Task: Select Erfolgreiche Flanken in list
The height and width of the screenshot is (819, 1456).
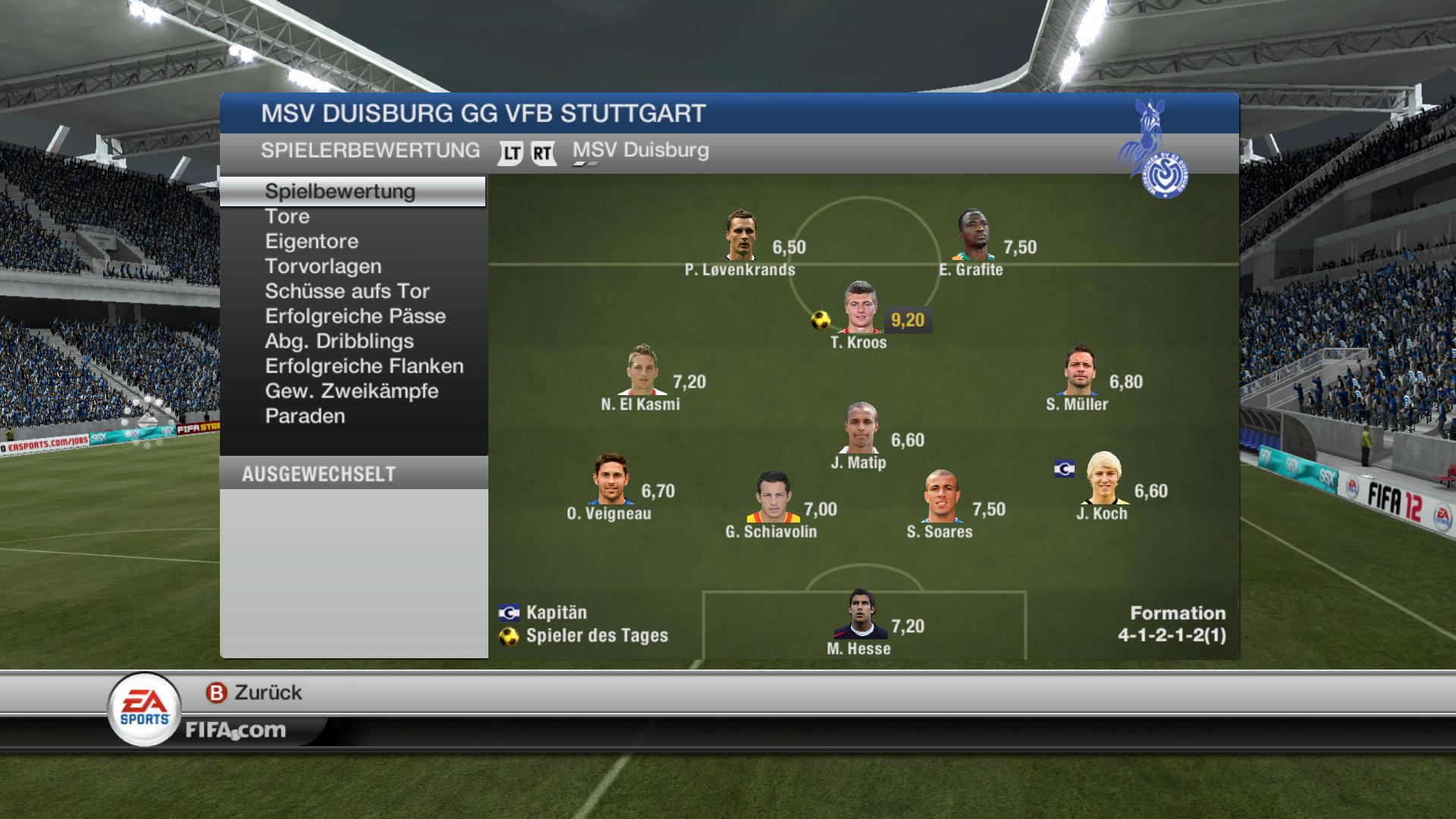Action: (364, 367)
